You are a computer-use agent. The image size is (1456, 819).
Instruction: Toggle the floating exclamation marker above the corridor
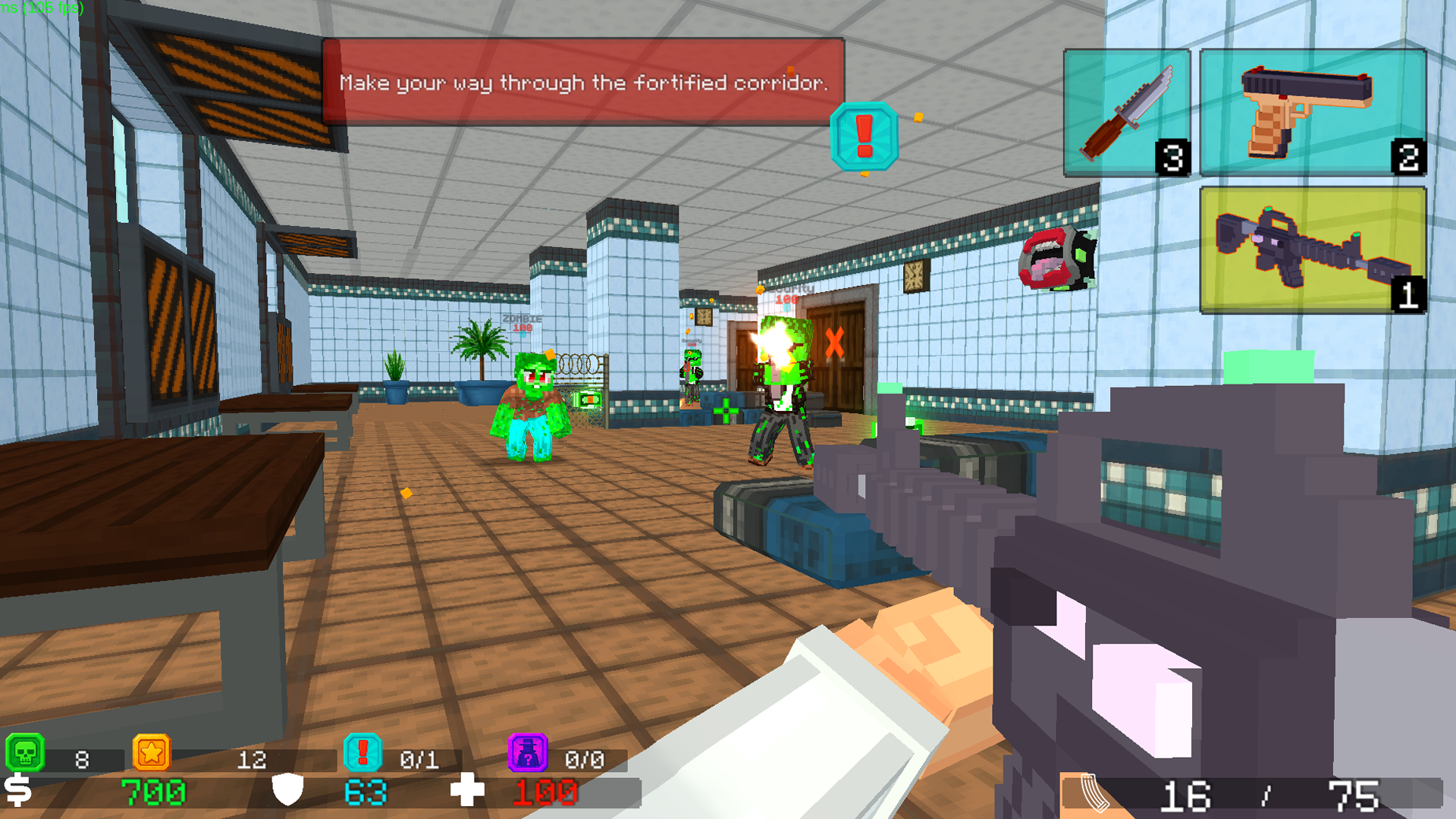[864, 138]
